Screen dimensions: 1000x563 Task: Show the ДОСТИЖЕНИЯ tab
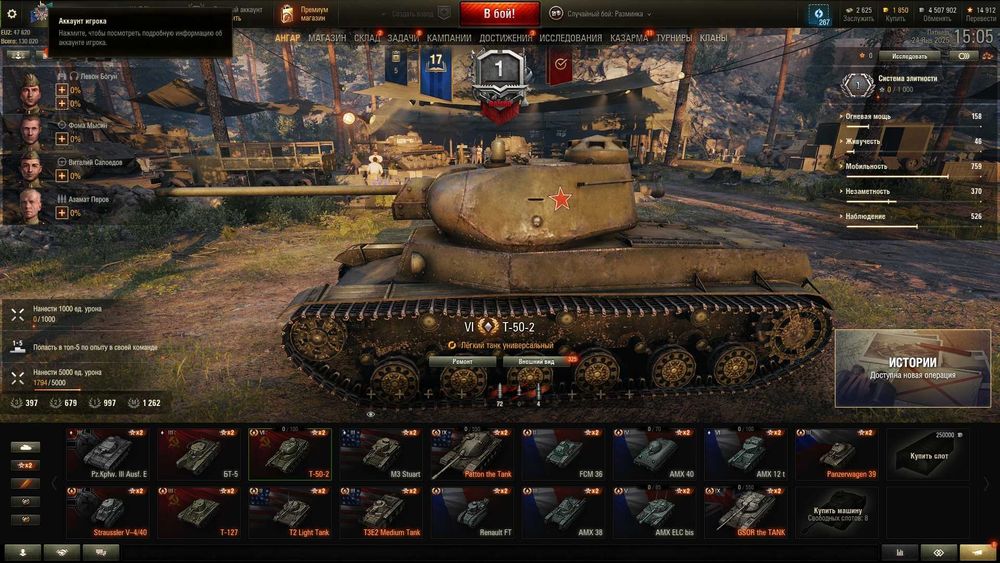pos(505,38)
